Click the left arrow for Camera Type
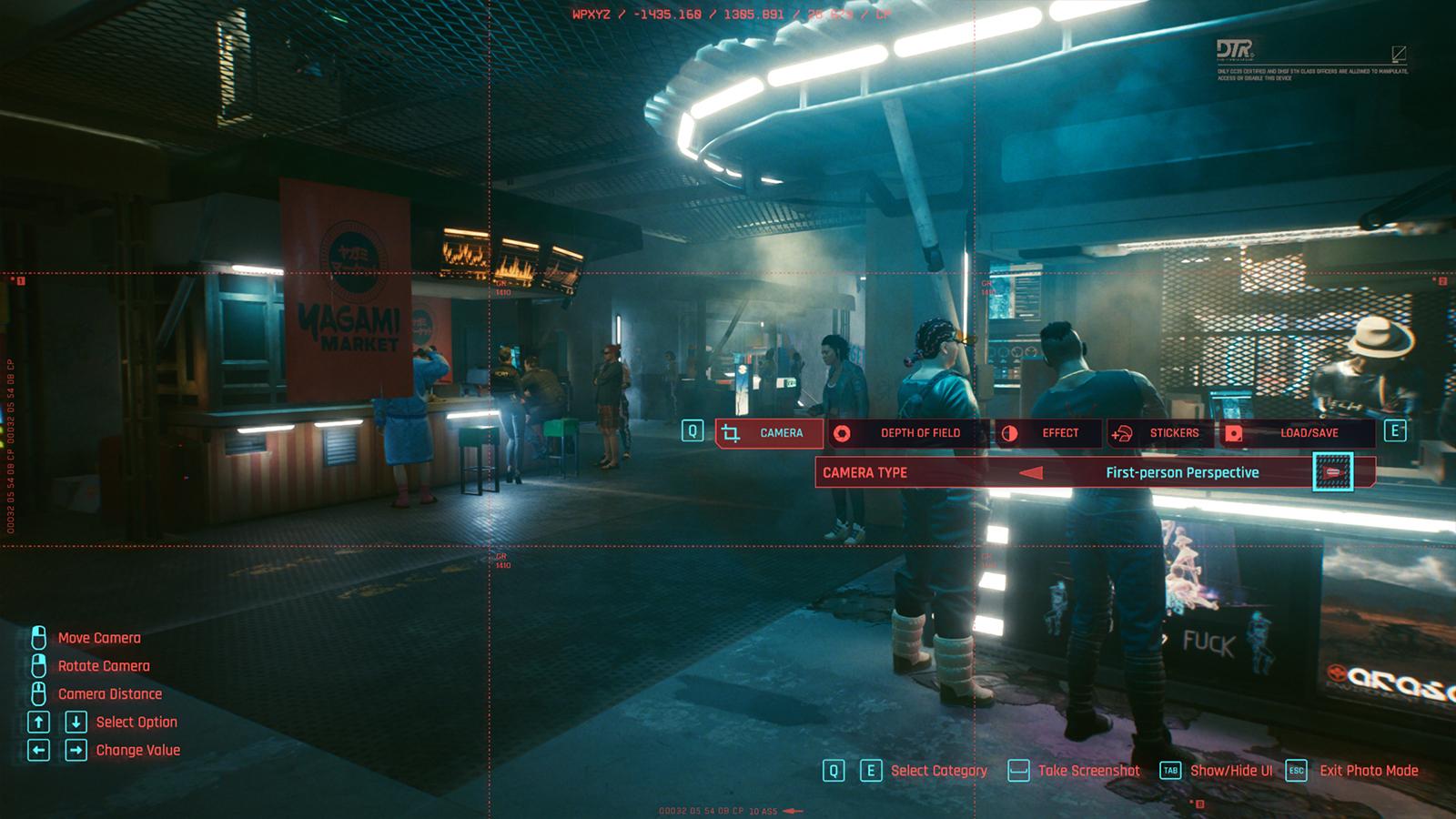 point(1031,473)
